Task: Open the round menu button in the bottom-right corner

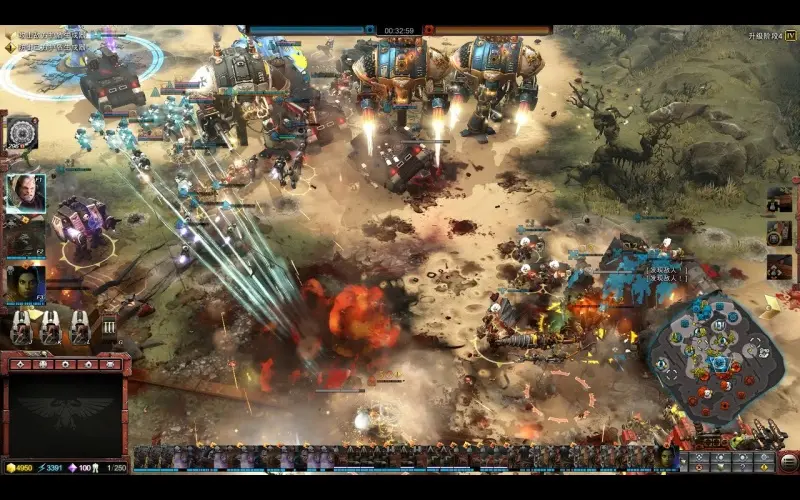Action: [789, 462]
